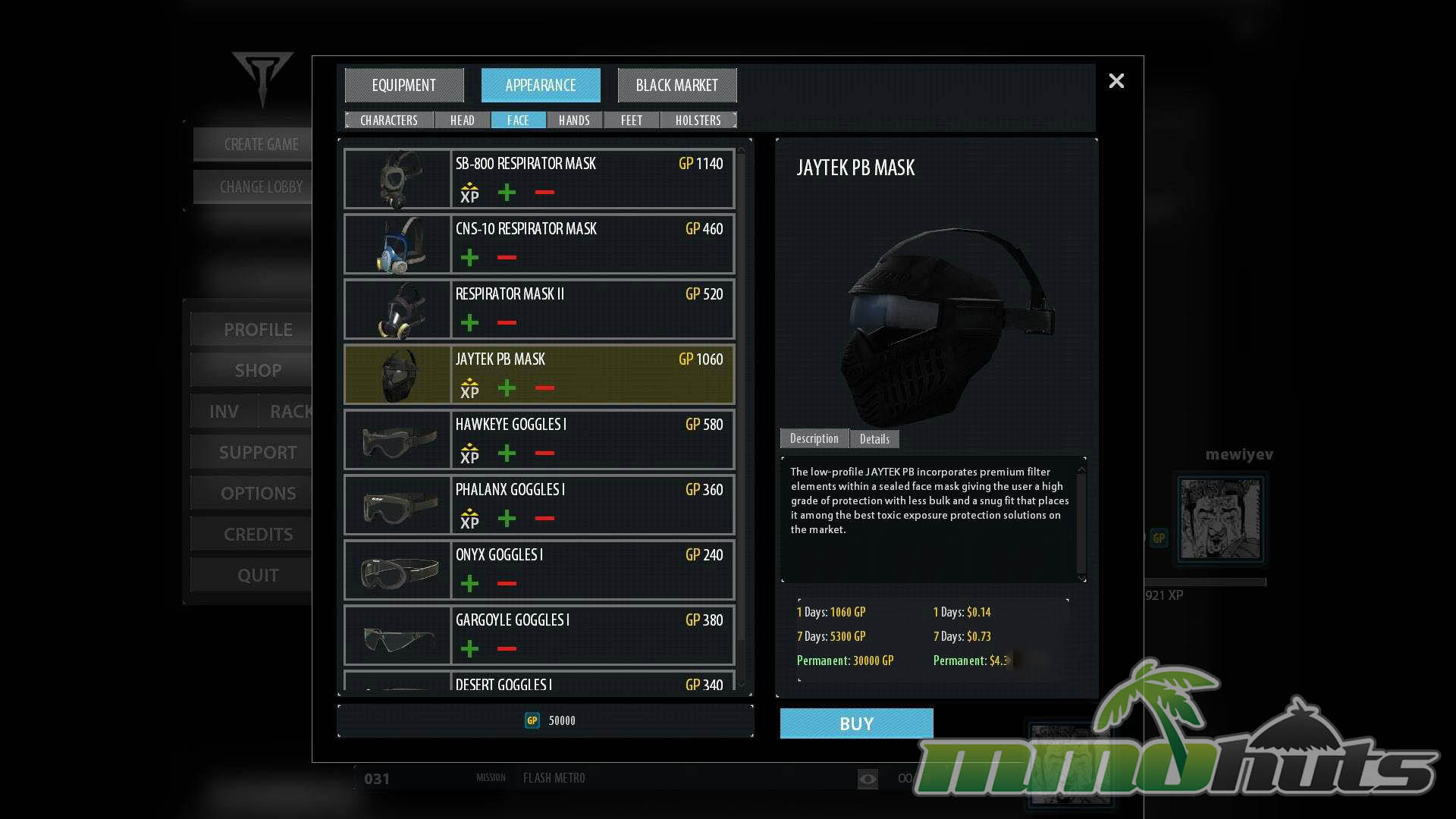Viewport: 1456px width, 819px height.
Task: Select the Characters subcategory
Action: coord(389,121)
